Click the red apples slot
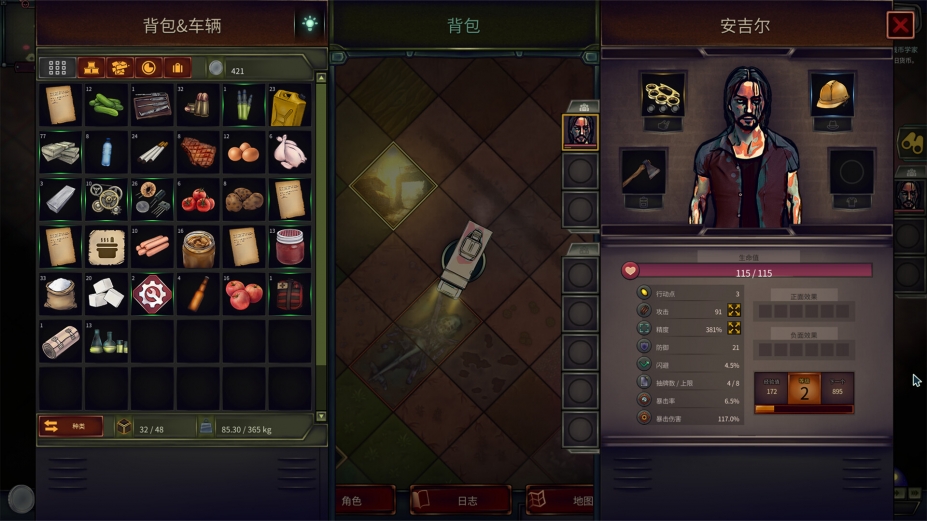 point(243,293)
